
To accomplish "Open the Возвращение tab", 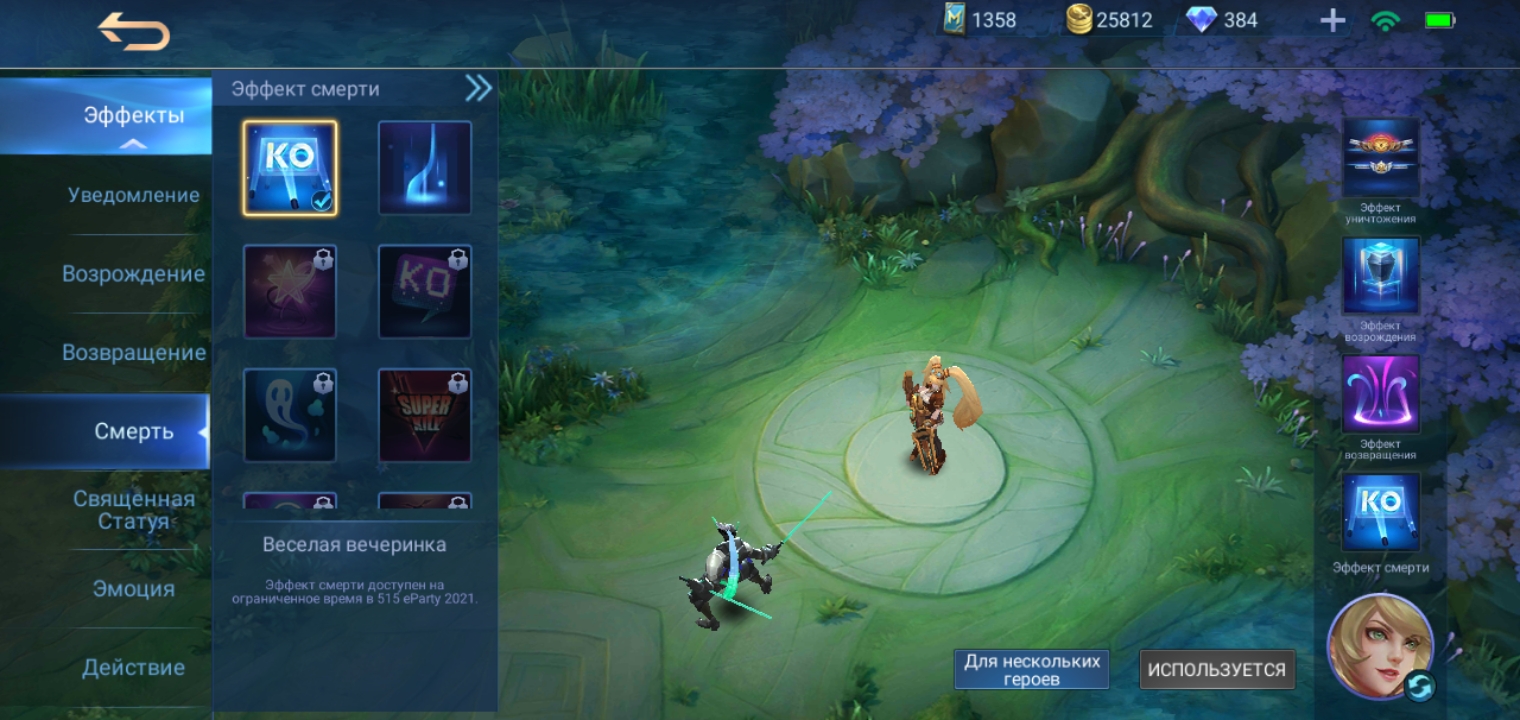I will point(133,353).
